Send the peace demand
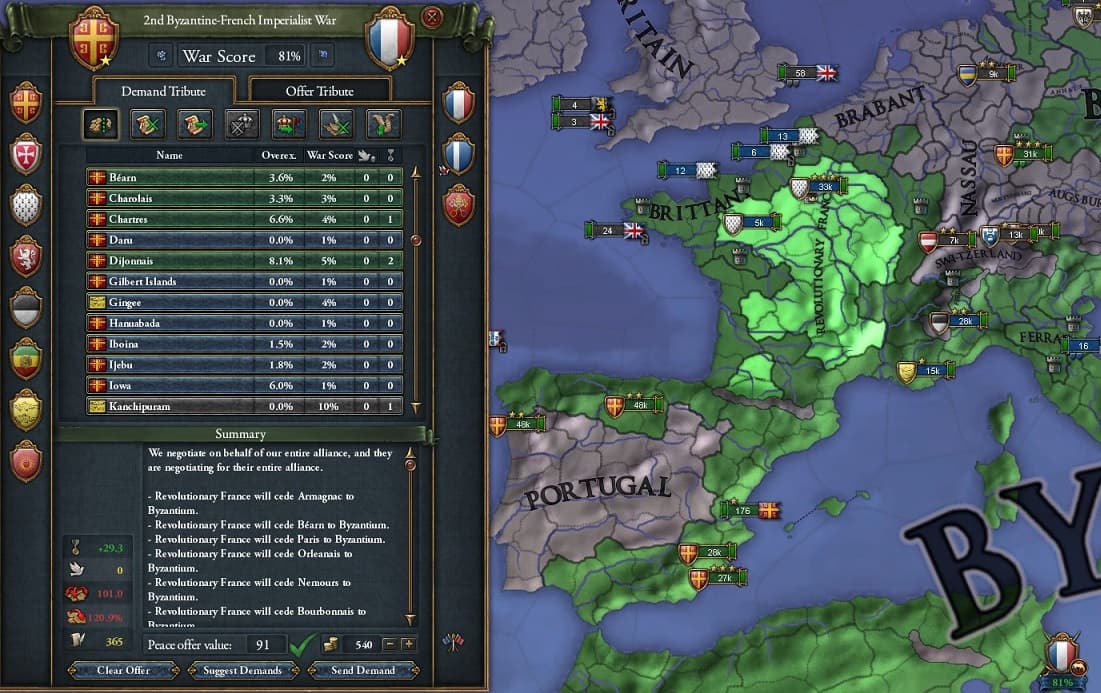This screenshot has height=693, width=1101. (362, 670)
